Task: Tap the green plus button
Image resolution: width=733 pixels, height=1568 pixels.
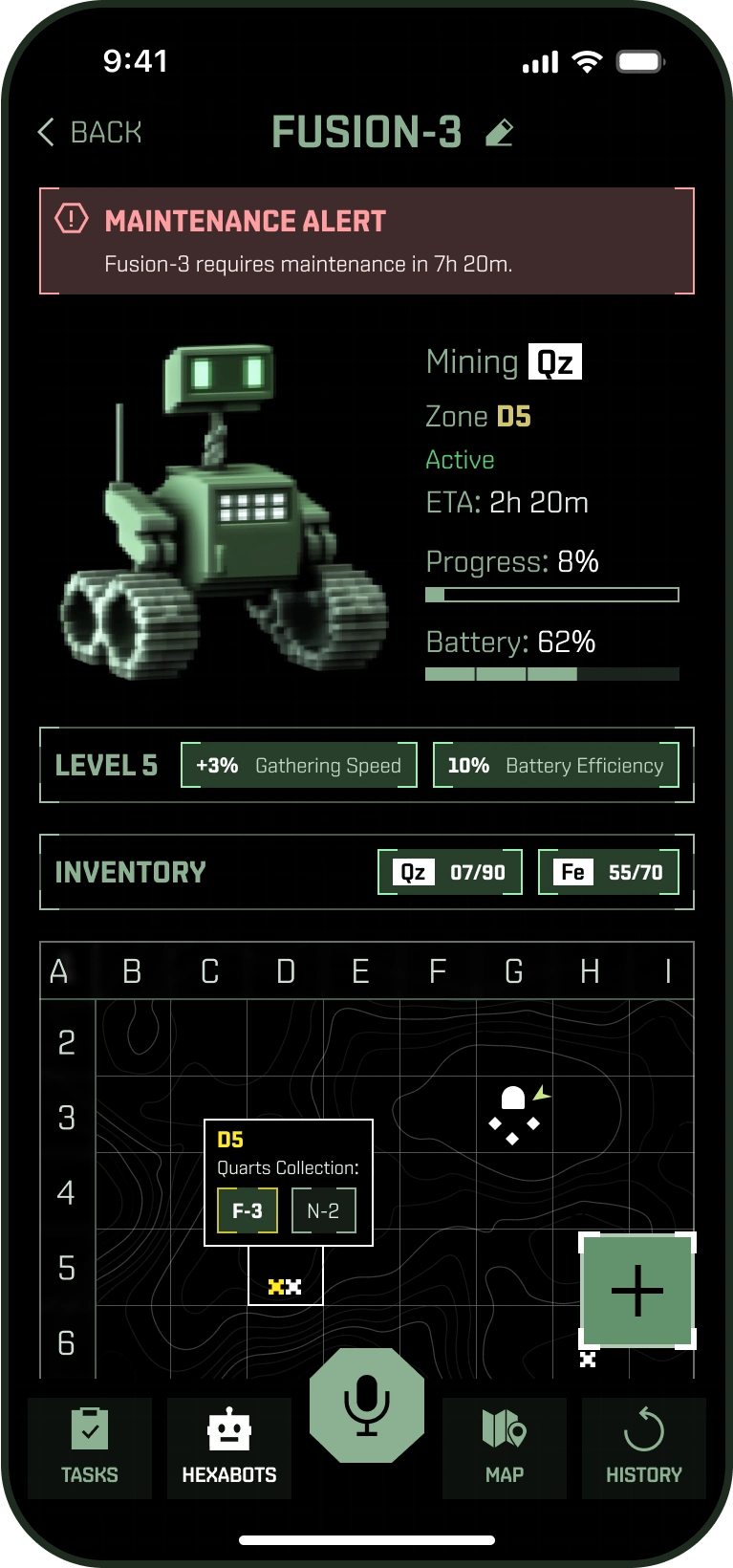Action: tap(637, 1291)
